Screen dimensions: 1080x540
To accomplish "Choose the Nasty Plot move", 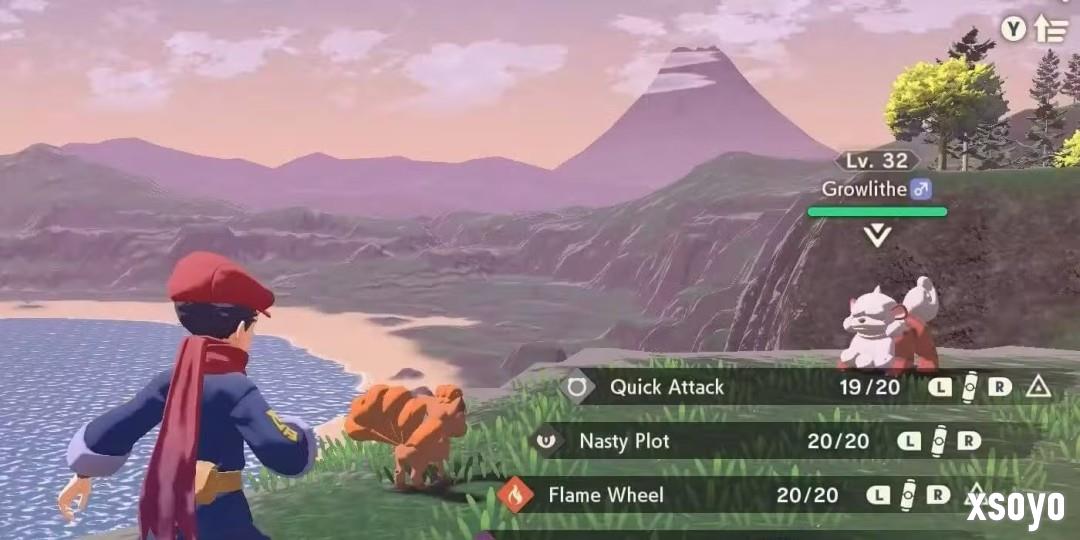I will click(x=624, y=441).
